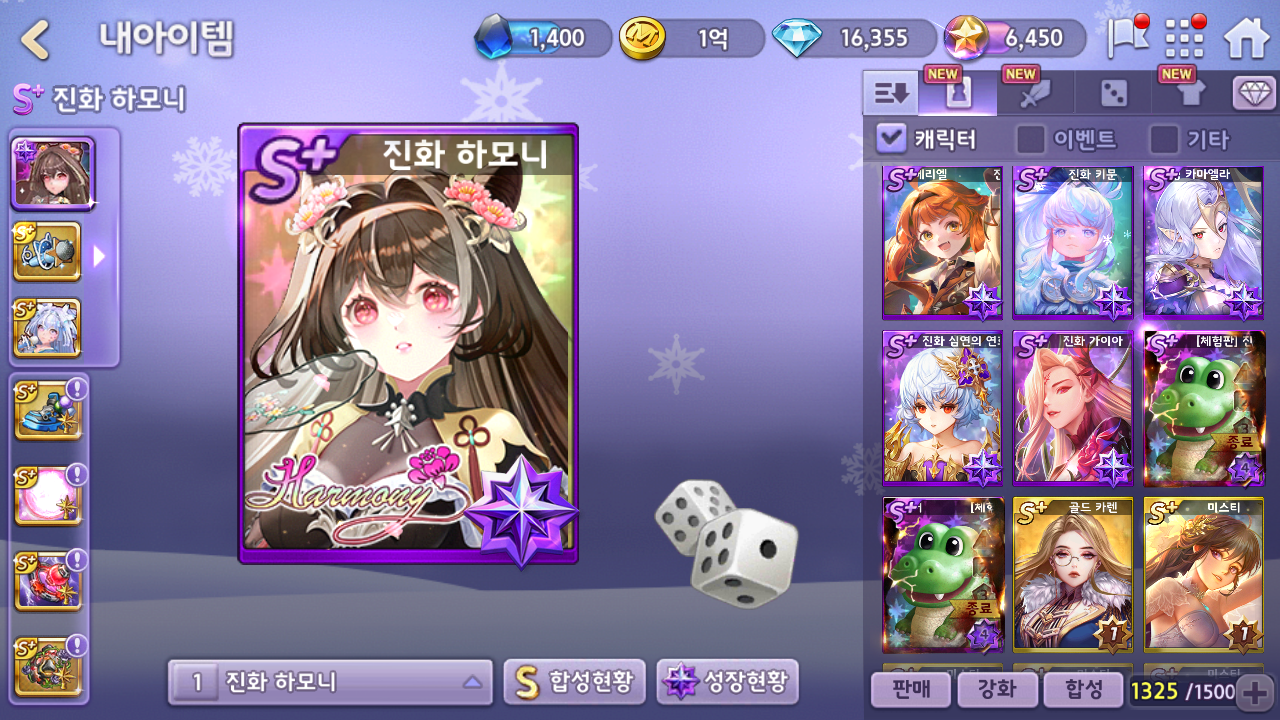Click the 합성 button
Screen dimensions: 1280x720
click(x=1081, y=689)
